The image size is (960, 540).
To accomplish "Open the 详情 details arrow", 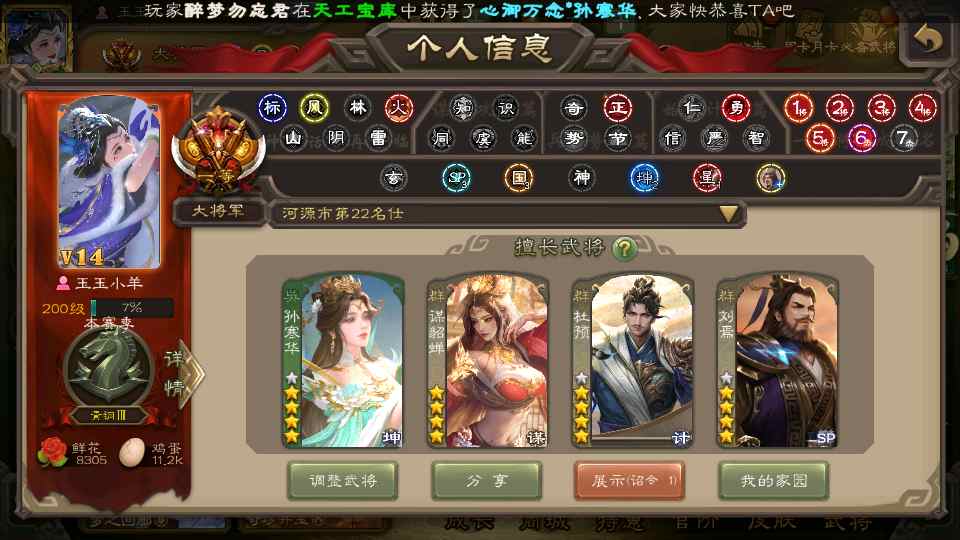I will [x=178, y=374].
